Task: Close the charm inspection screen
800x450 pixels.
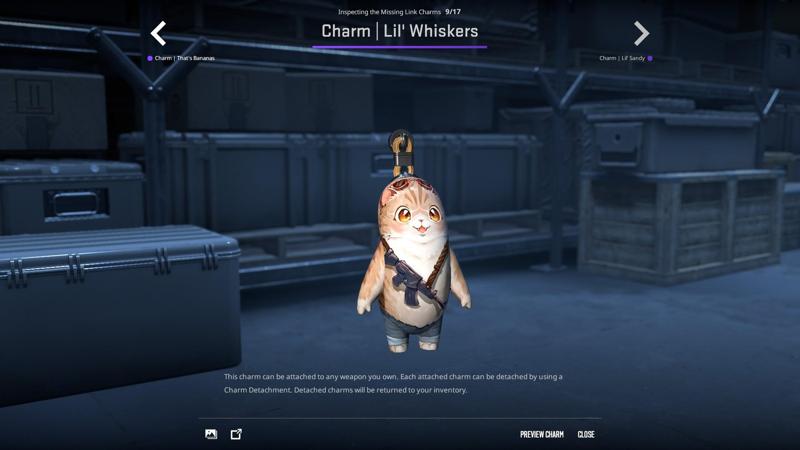Action: [x=586, y=434]
